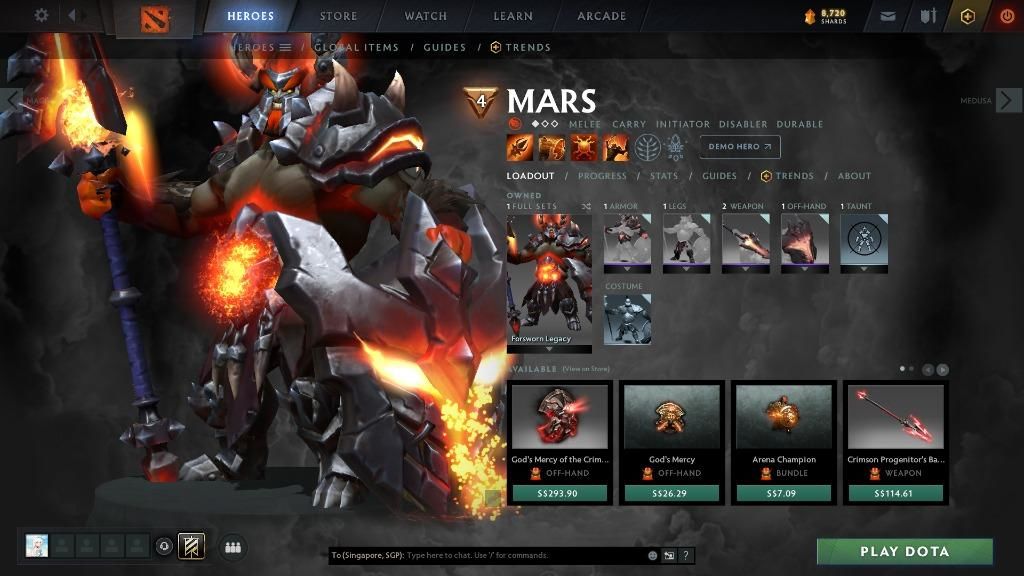Image resolution: width=1024 pixels, height=576 pixels.
Task: Go to the Learn tab
Action: pos(512,16)
